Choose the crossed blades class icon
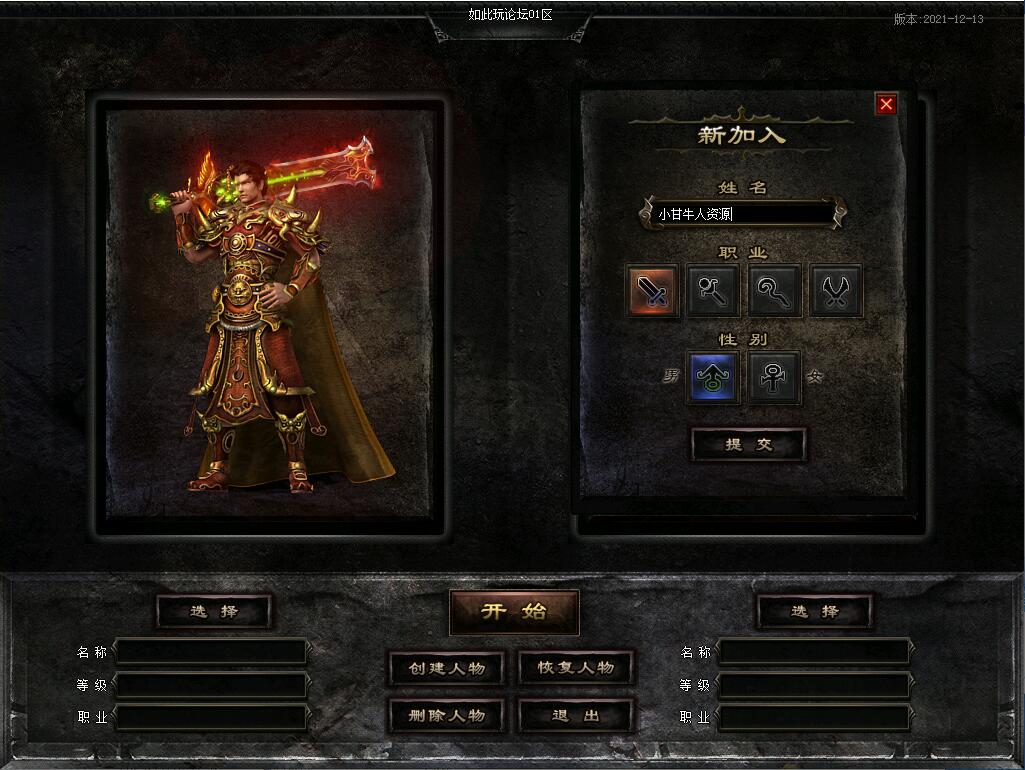Viewport: 1025px width, 770px height. [x=836, y=291]
